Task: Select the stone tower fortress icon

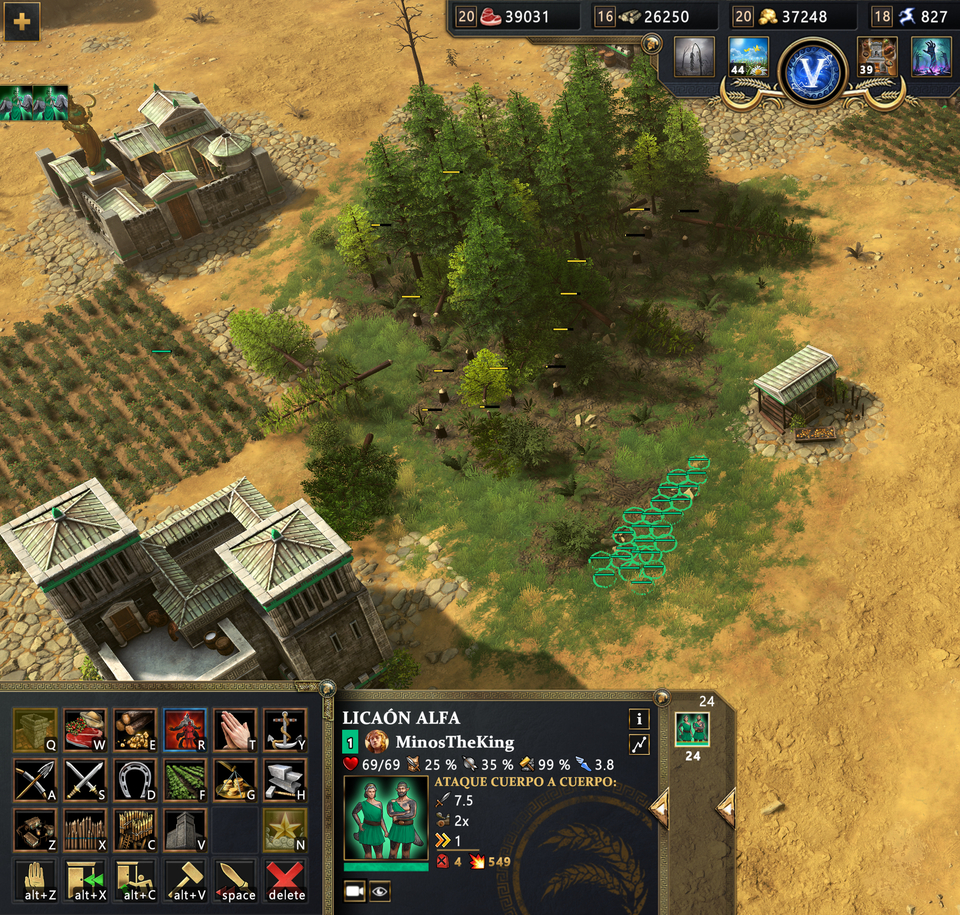Action: (x=185, y=829)
